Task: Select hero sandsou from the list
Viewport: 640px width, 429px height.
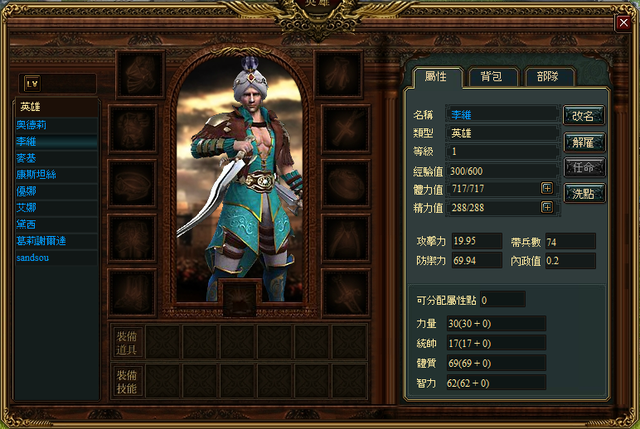Action: (x=55, y=257)
